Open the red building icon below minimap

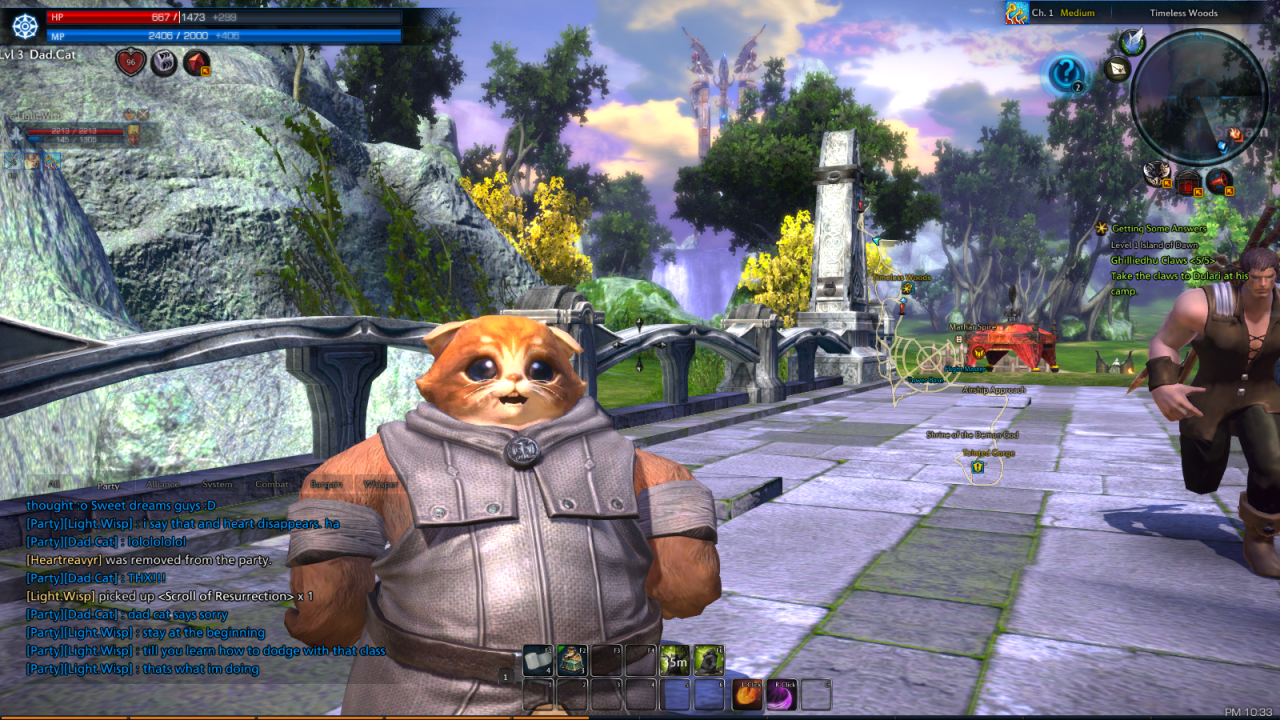(1189, 183)
